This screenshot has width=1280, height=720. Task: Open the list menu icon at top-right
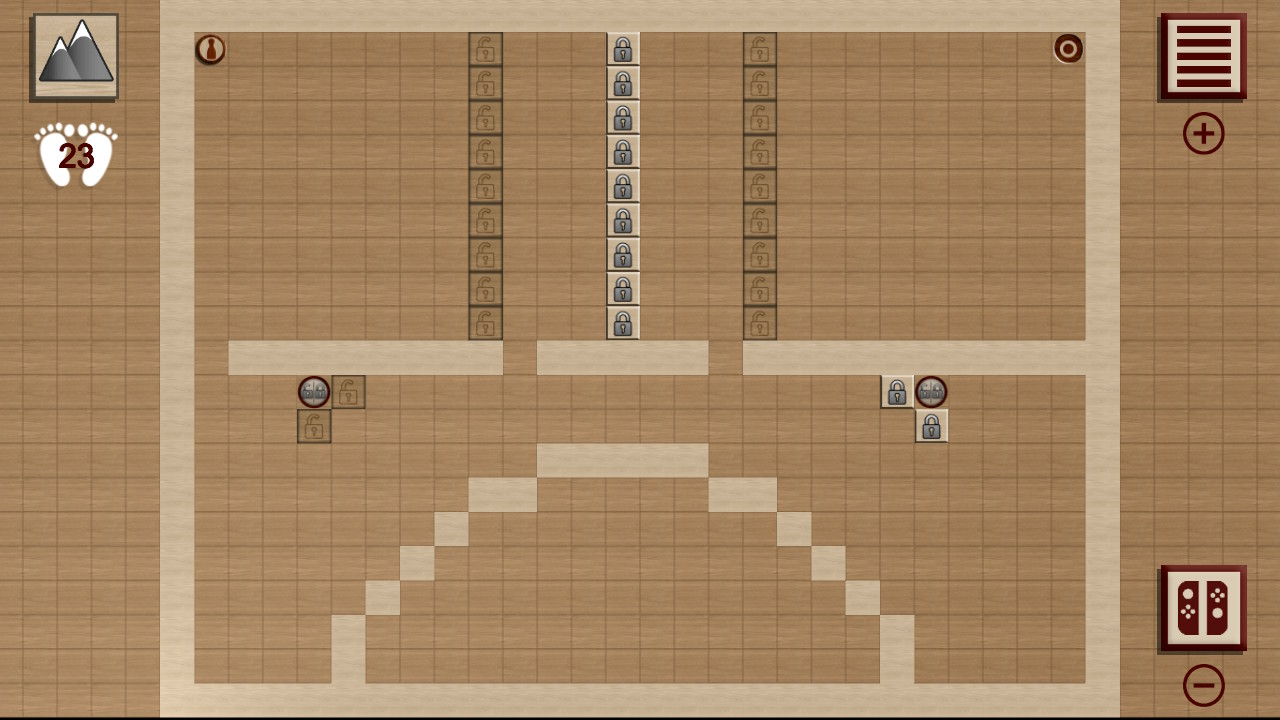tap(1202, 57)
